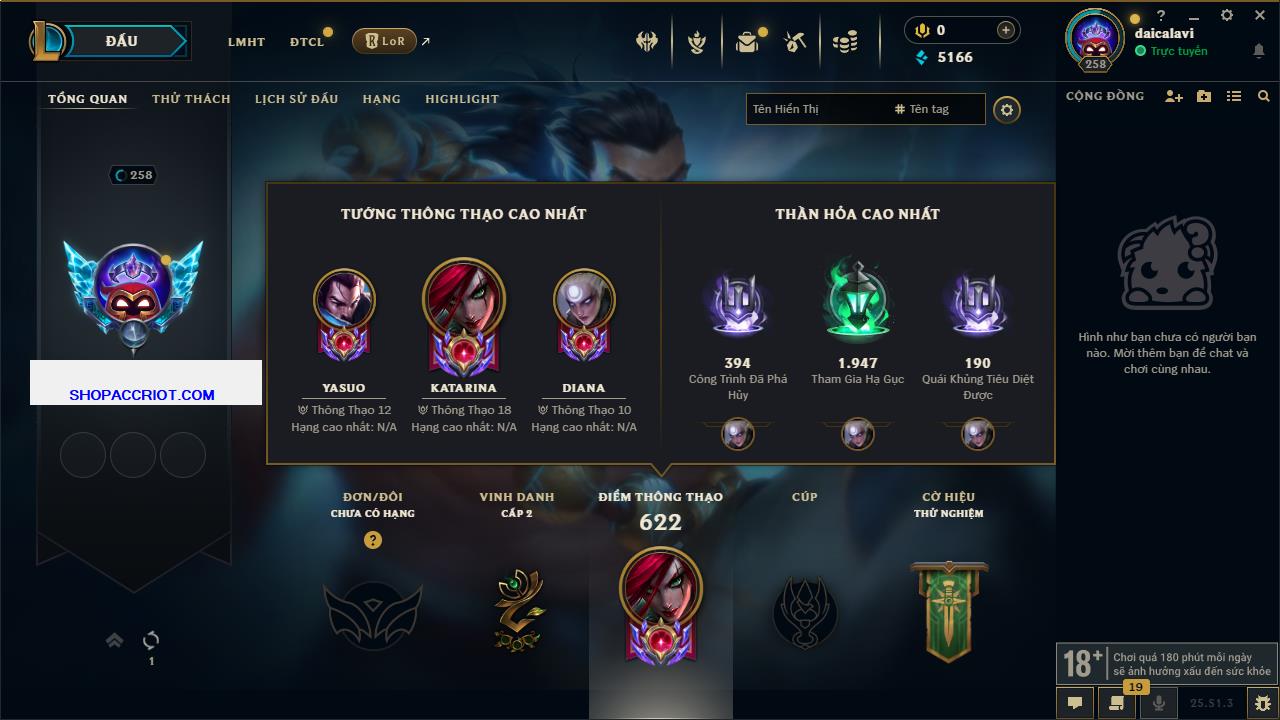
Task: Open the LMHT section
Action: click(246, 42)
